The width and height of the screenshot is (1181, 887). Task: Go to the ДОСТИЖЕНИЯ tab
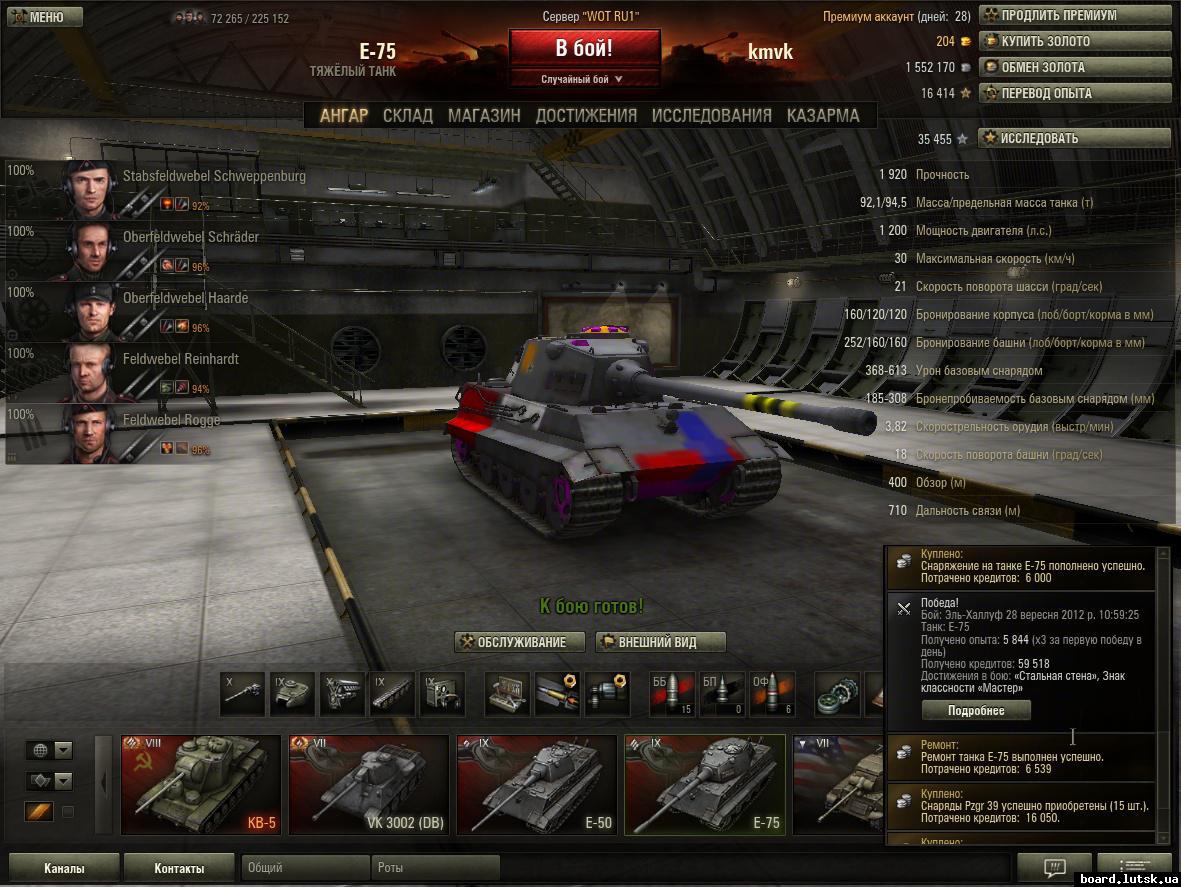[586, 115]
